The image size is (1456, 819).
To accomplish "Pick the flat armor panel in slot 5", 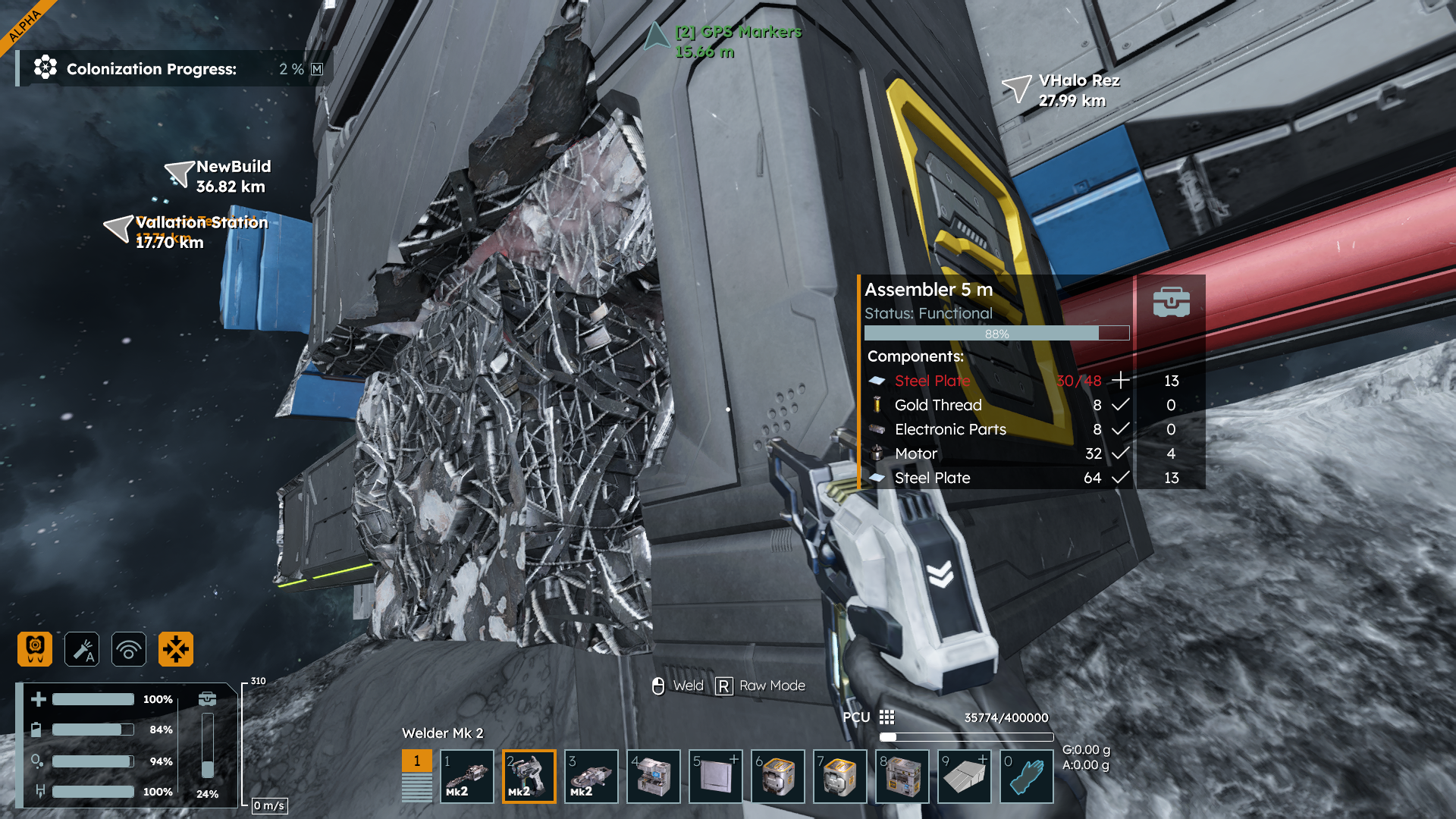I will point(716,777).
